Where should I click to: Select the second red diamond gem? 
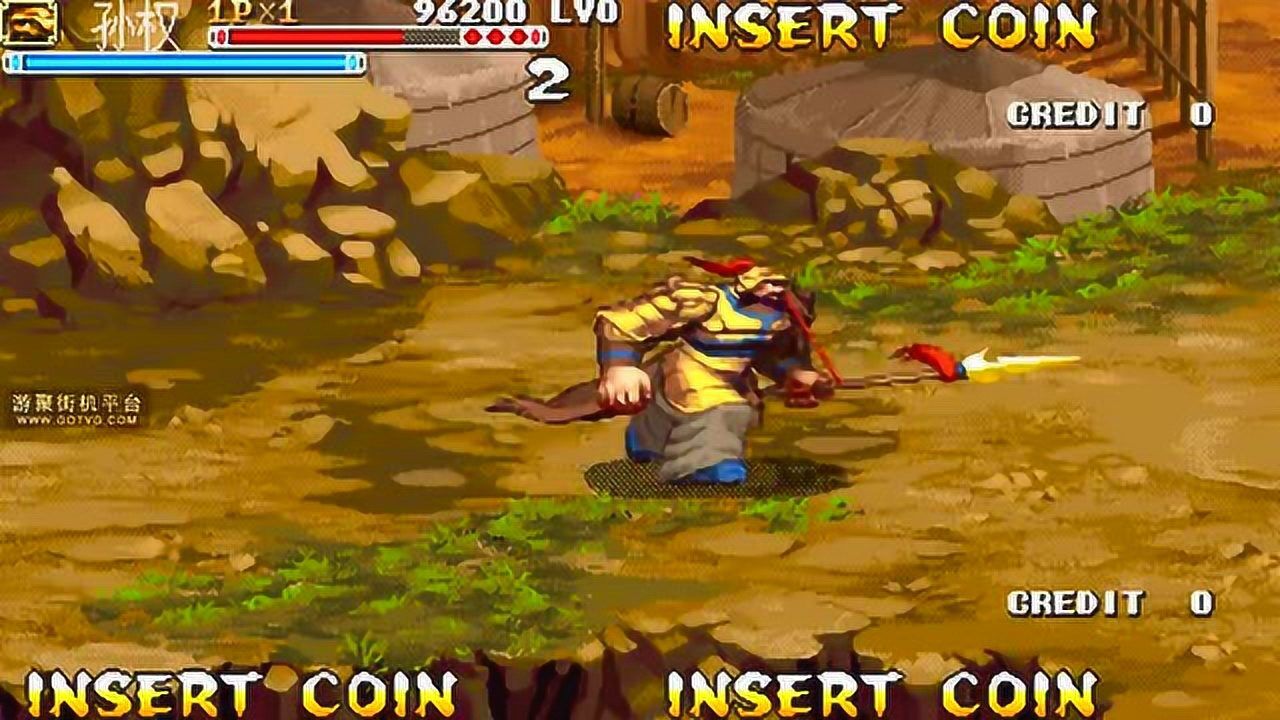coord(494,36)
